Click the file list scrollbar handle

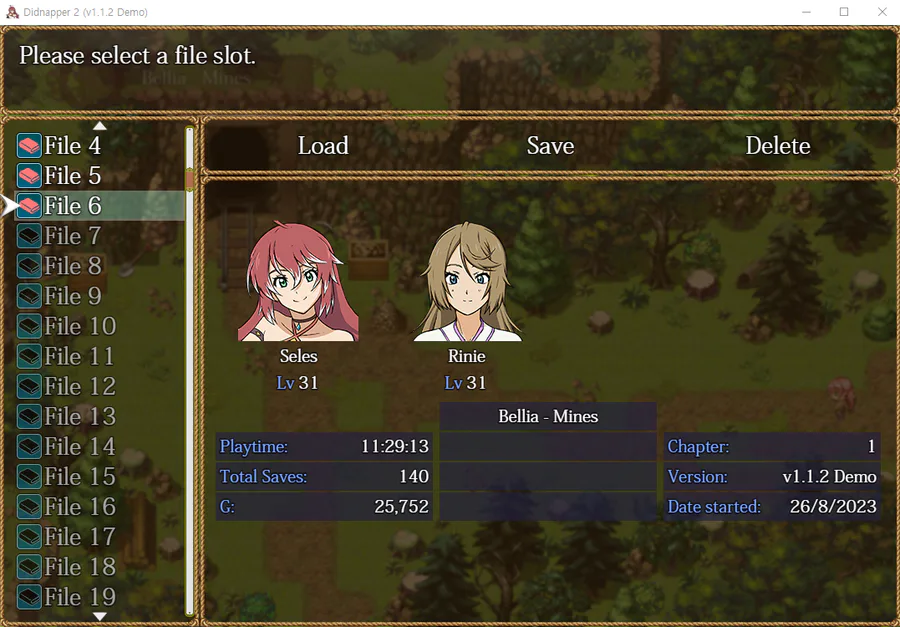(x=190, y=179)
